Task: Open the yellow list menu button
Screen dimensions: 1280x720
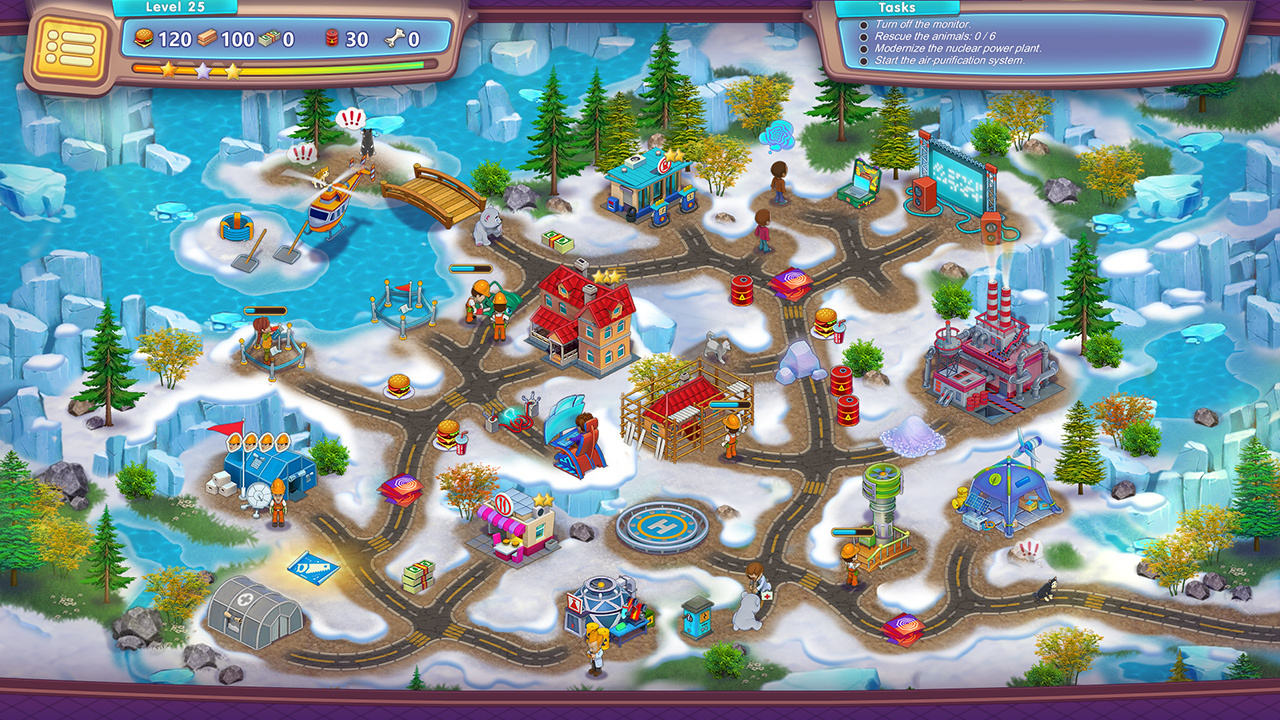Action: (70, 47)
